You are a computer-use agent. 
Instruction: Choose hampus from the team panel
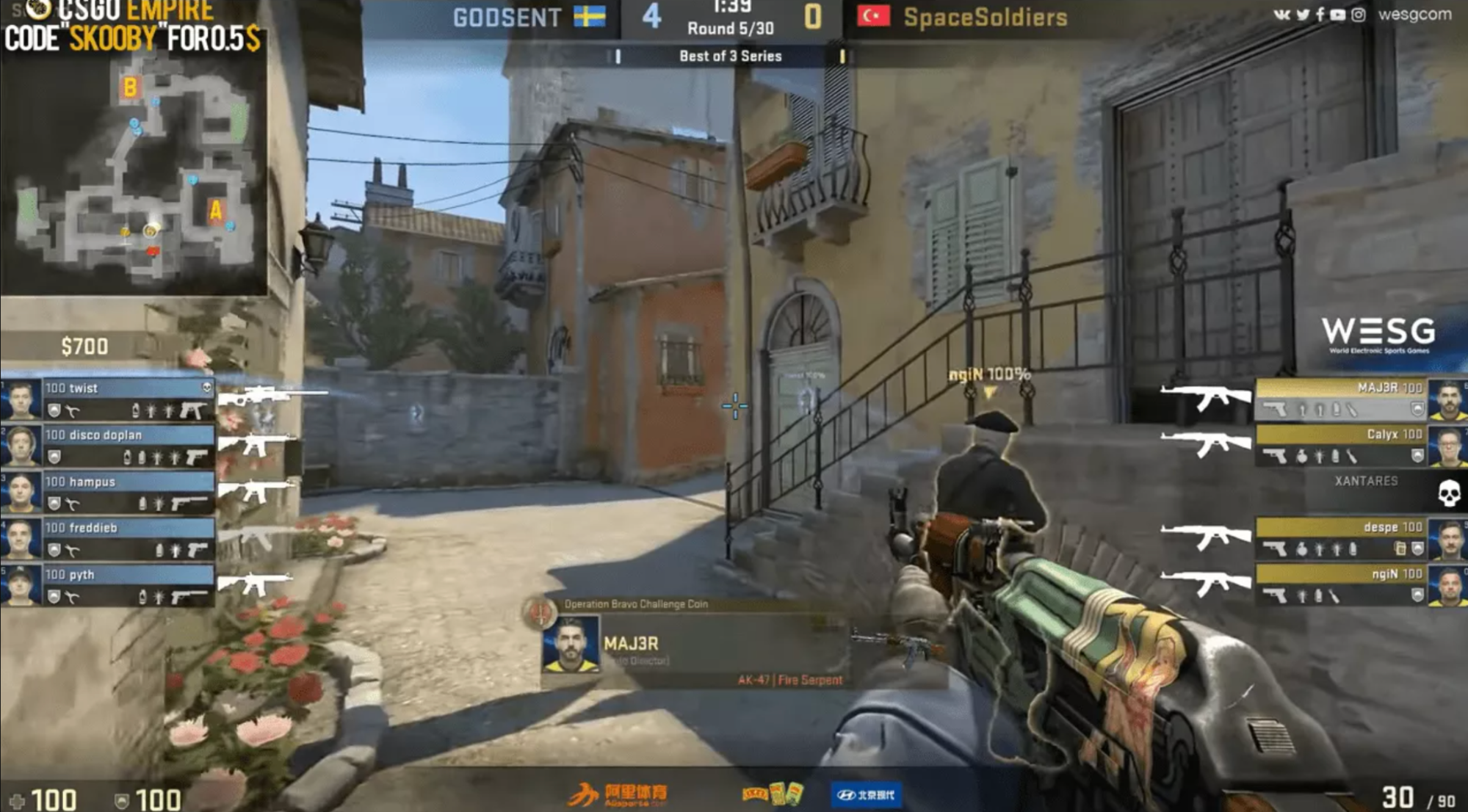tap(125, 492)
